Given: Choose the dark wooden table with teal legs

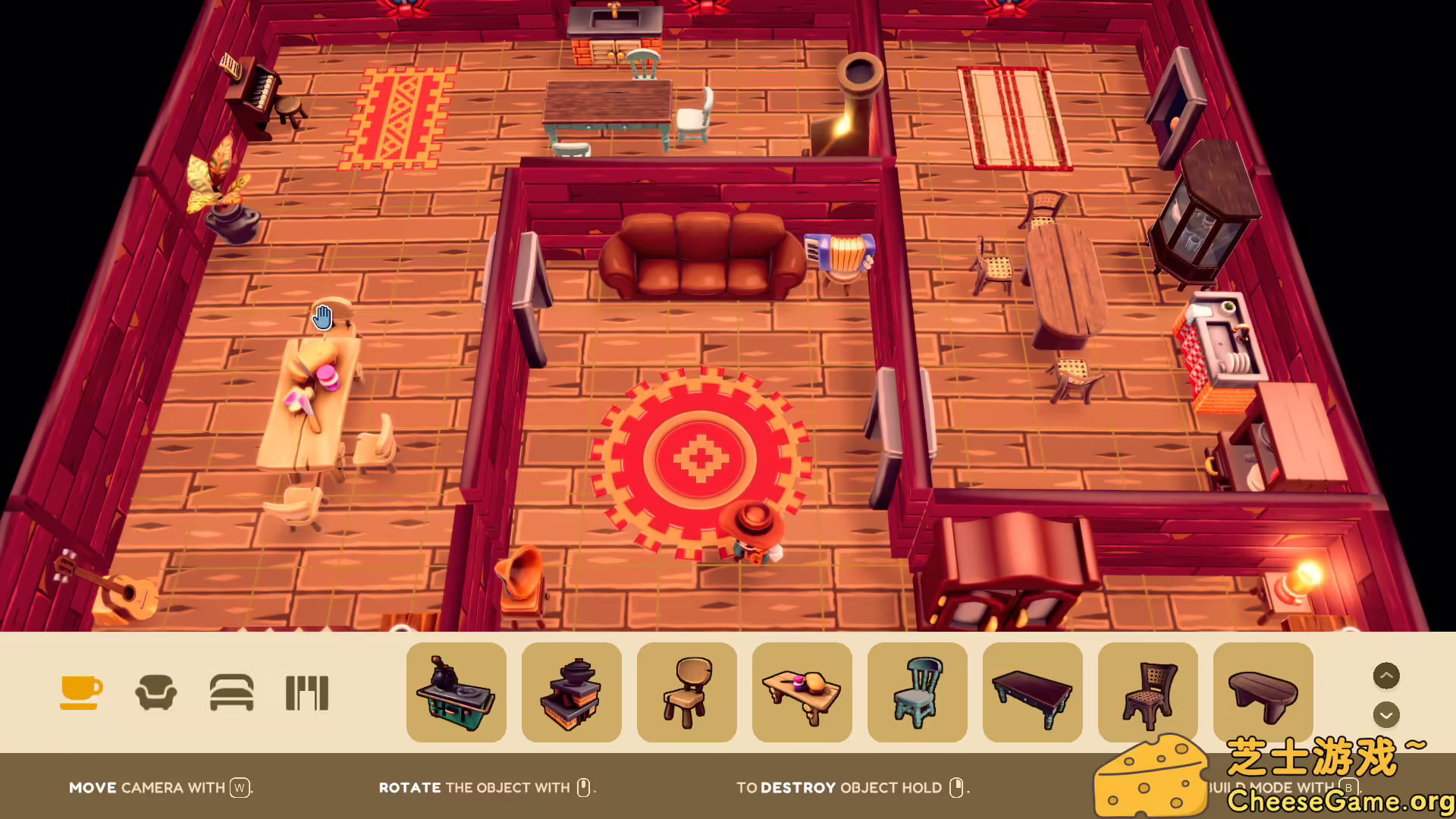Looking at the screenshot, I should [1033, 692].
